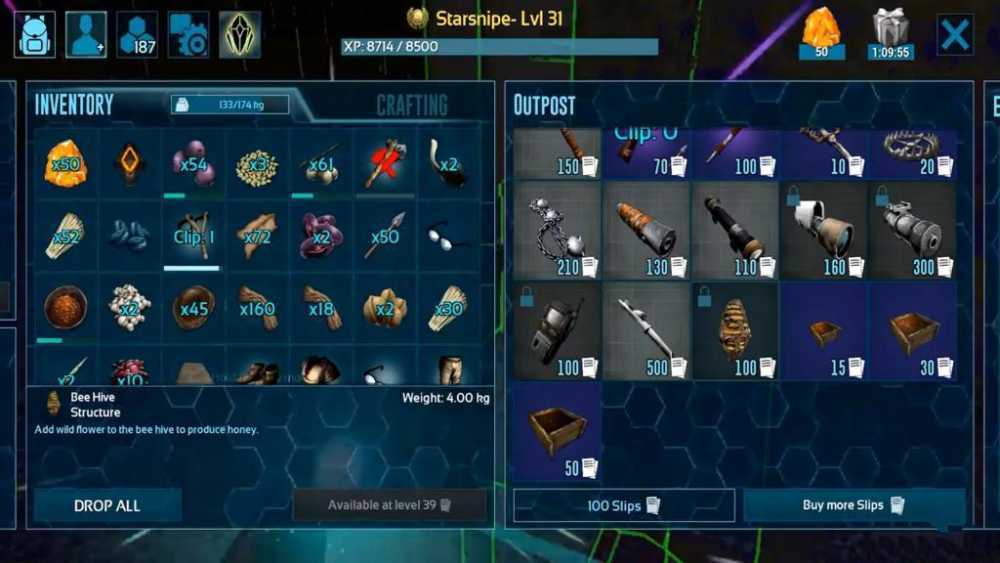The width and height of the screenshot is (1000, 563).
Task: Select the bee hive Outpost item
Action: (x=734, y=330)
